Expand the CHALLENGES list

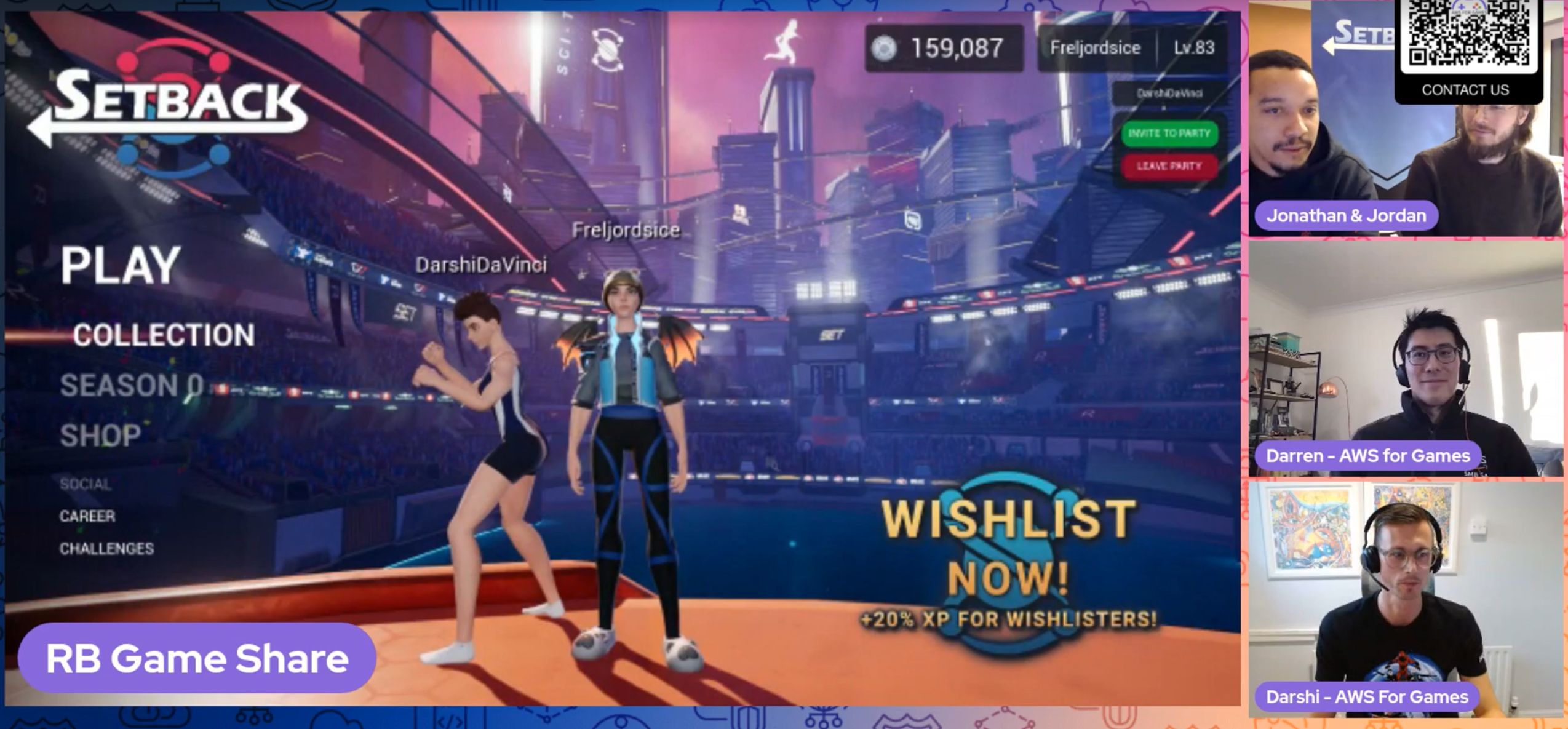(108, 548)
